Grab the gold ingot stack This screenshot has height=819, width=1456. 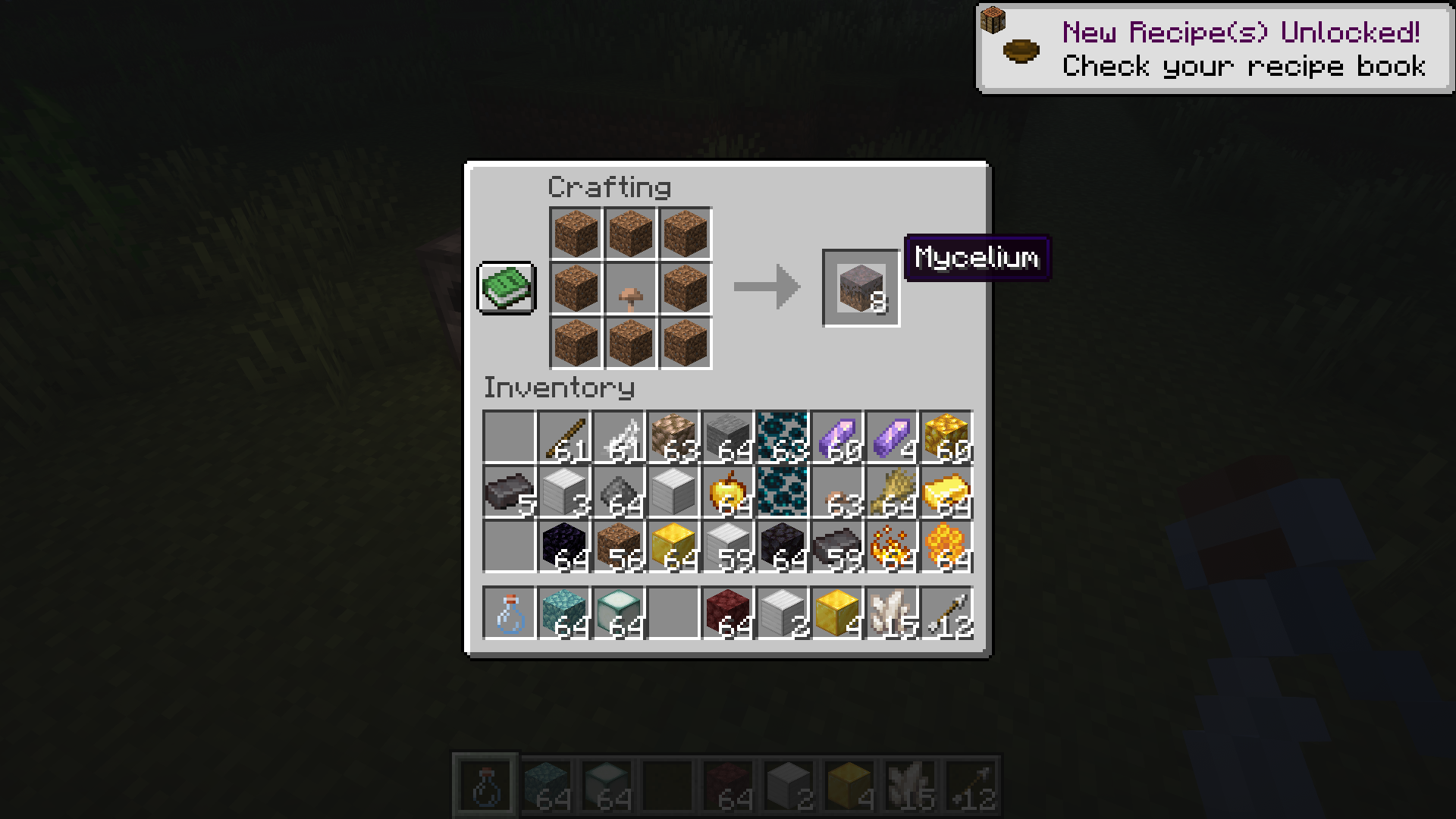coord(946,492)
